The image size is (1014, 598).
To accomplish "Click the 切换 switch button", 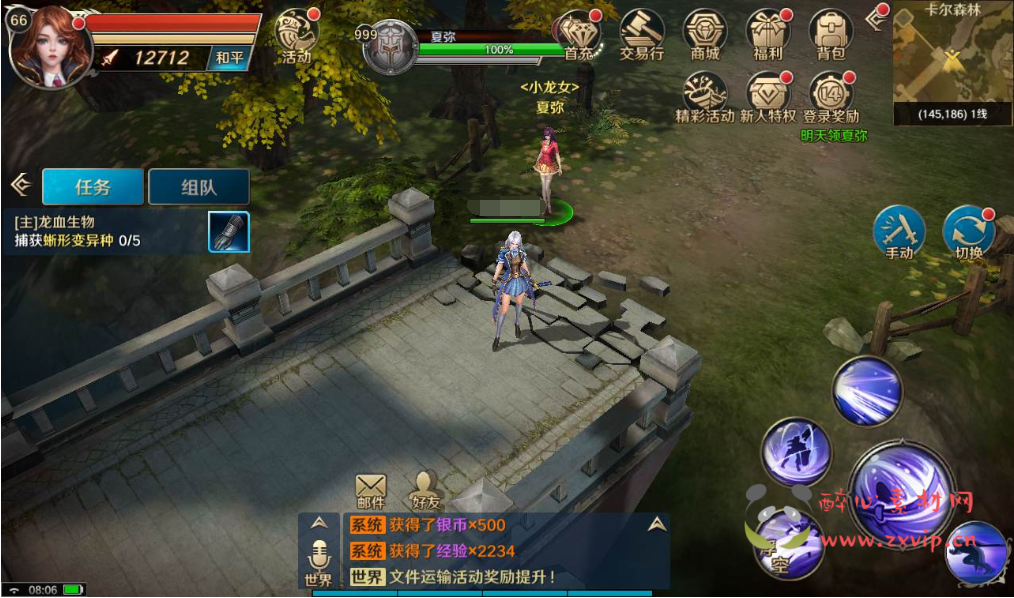I will (x=968, y=232).
